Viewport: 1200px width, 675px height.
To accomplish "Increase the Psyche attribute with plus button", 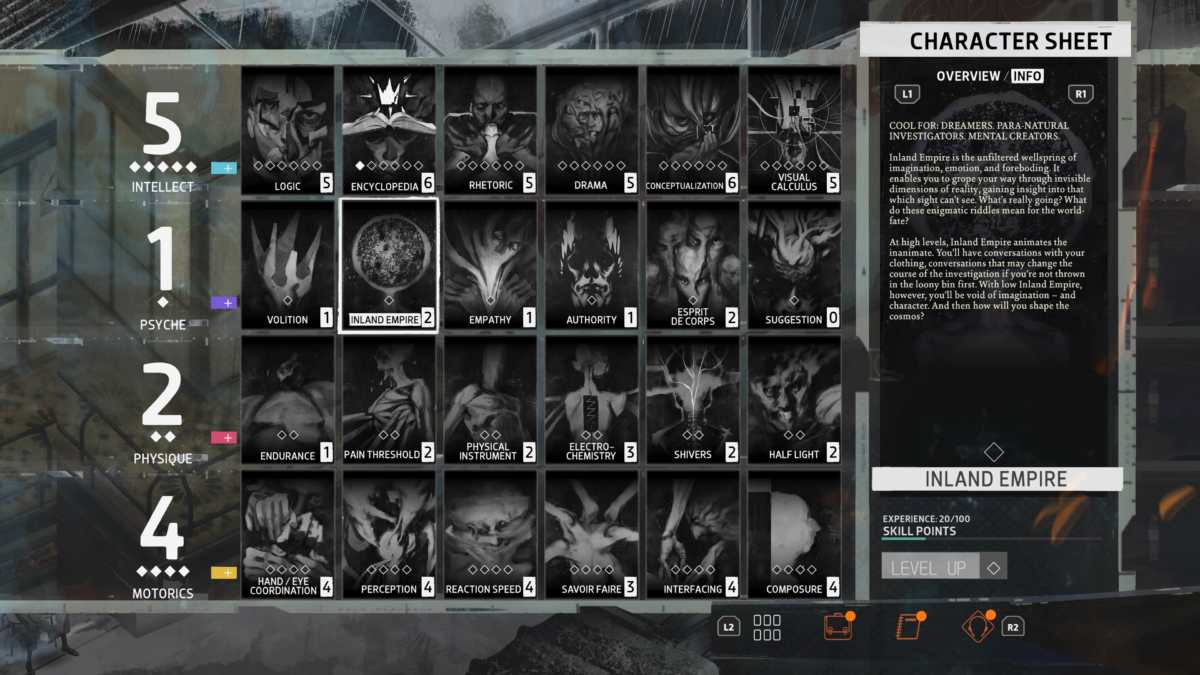I will (x=224, y=303).
